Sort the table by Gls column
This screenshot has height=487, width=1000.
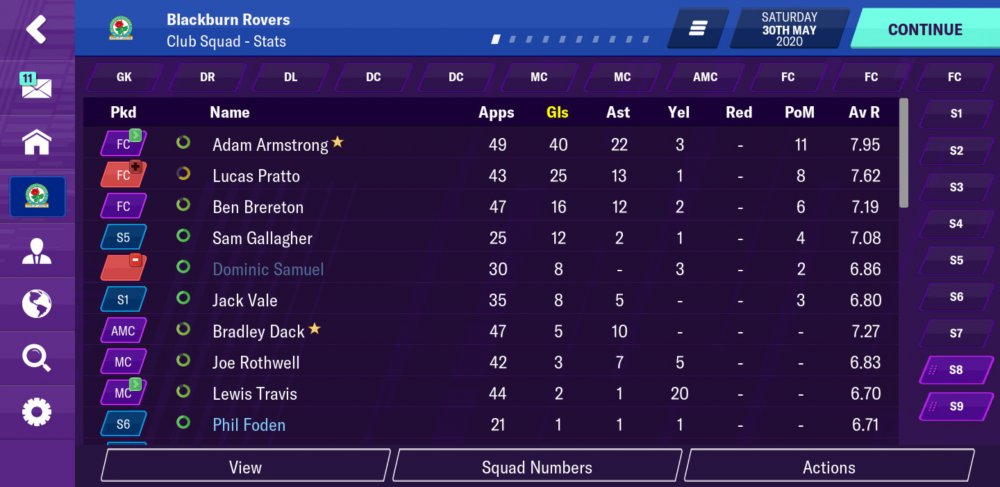(557, 112)
